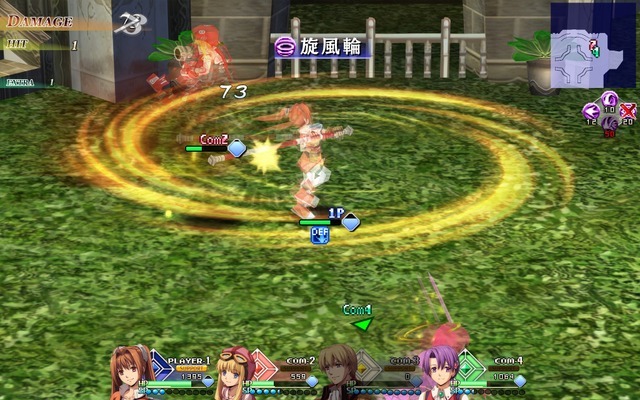The image size is (640, 400).
Task: Activate the top purple skill costing 10
Action: pos(608,98)
